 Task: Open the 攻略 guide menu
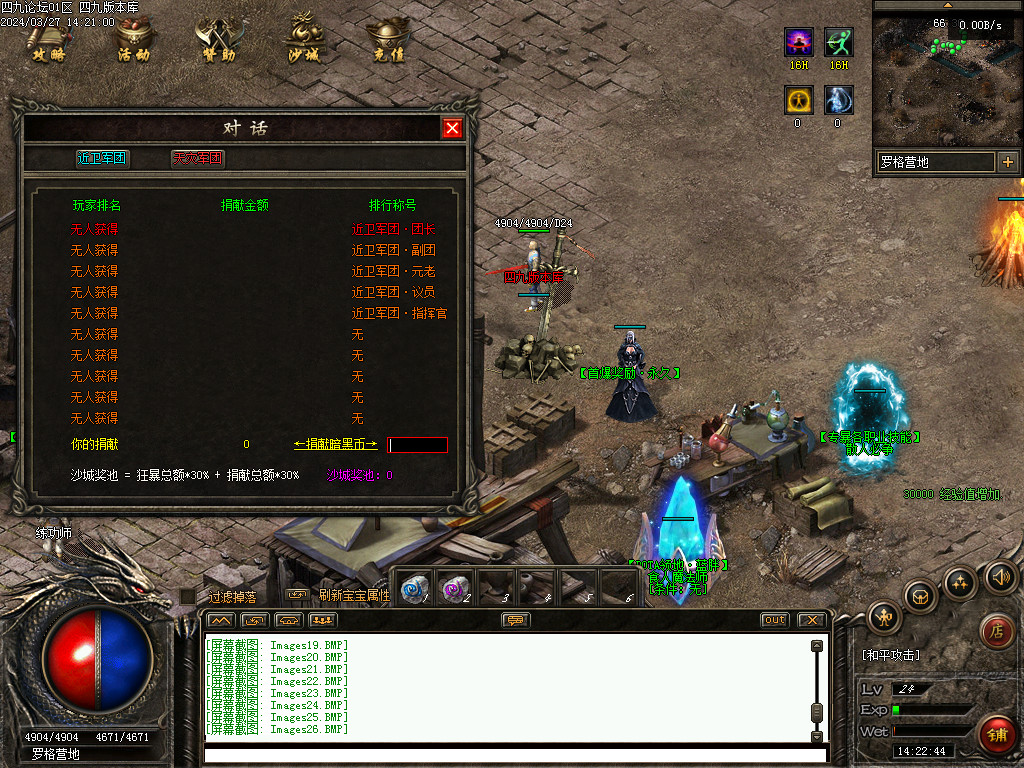(48, 40)
